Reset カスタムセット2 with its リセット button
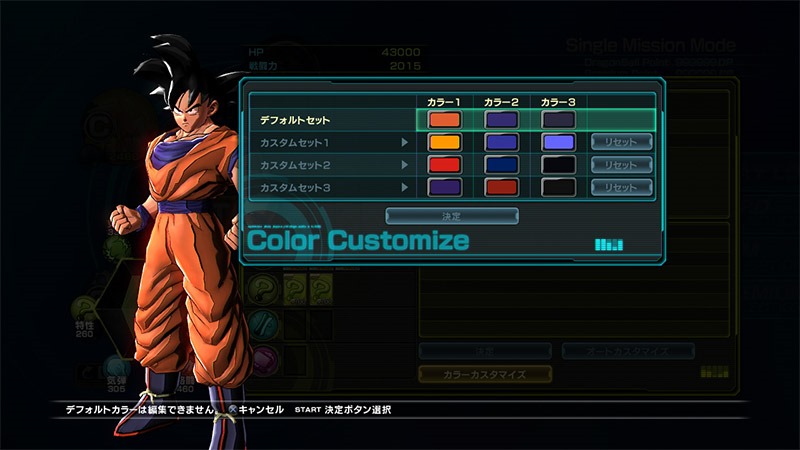800x450 pixels. click(x=620, y=165)
